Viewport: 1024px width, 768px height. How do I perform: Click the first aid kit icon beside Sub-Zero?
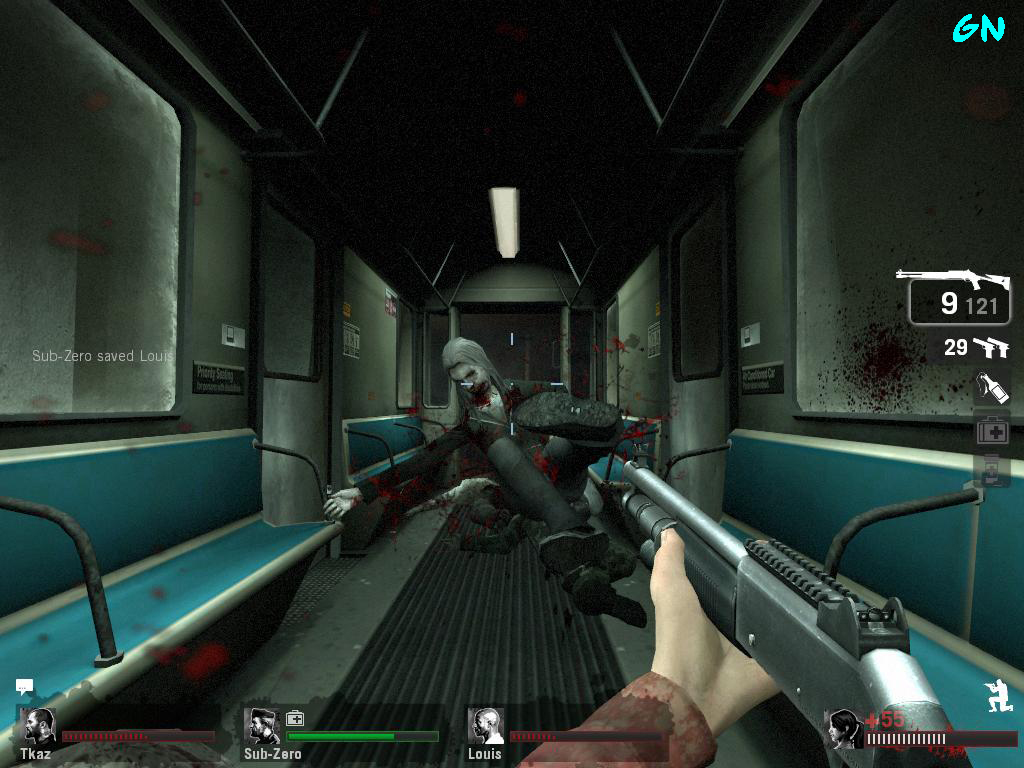tap(295, 718)
